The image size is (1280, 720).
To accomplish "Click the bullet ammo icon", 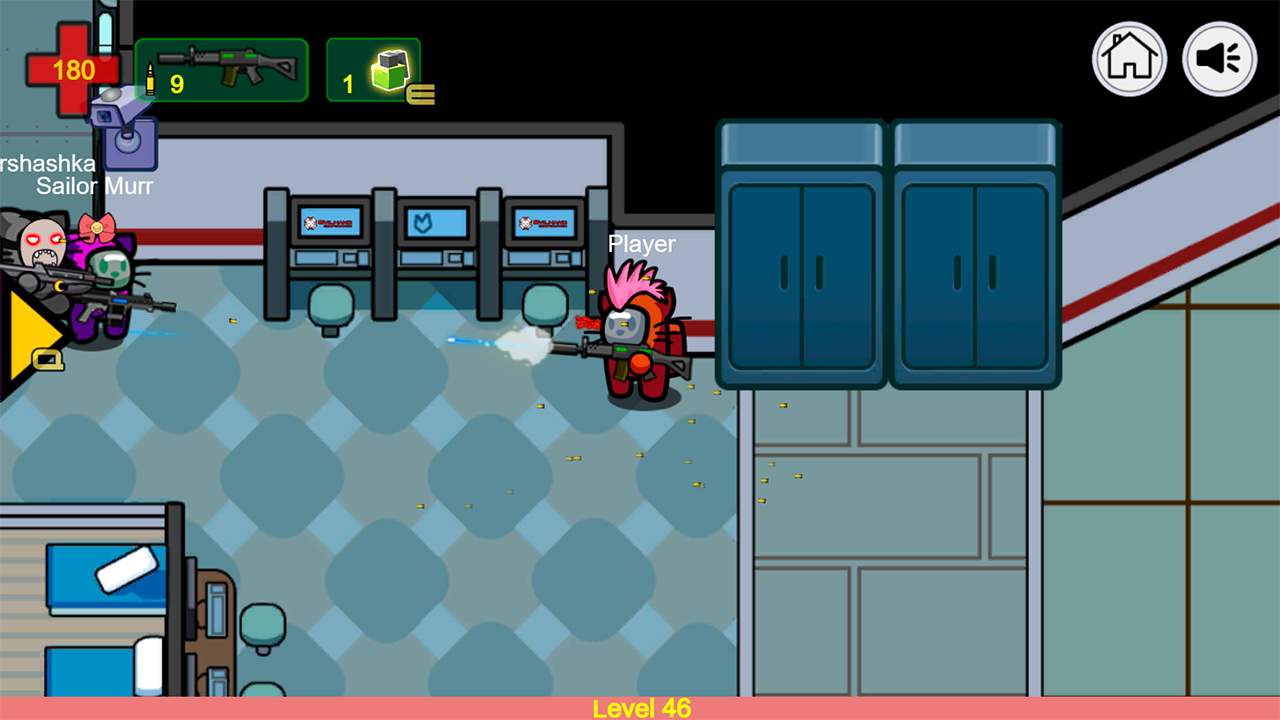I will [x=150, y=80].
